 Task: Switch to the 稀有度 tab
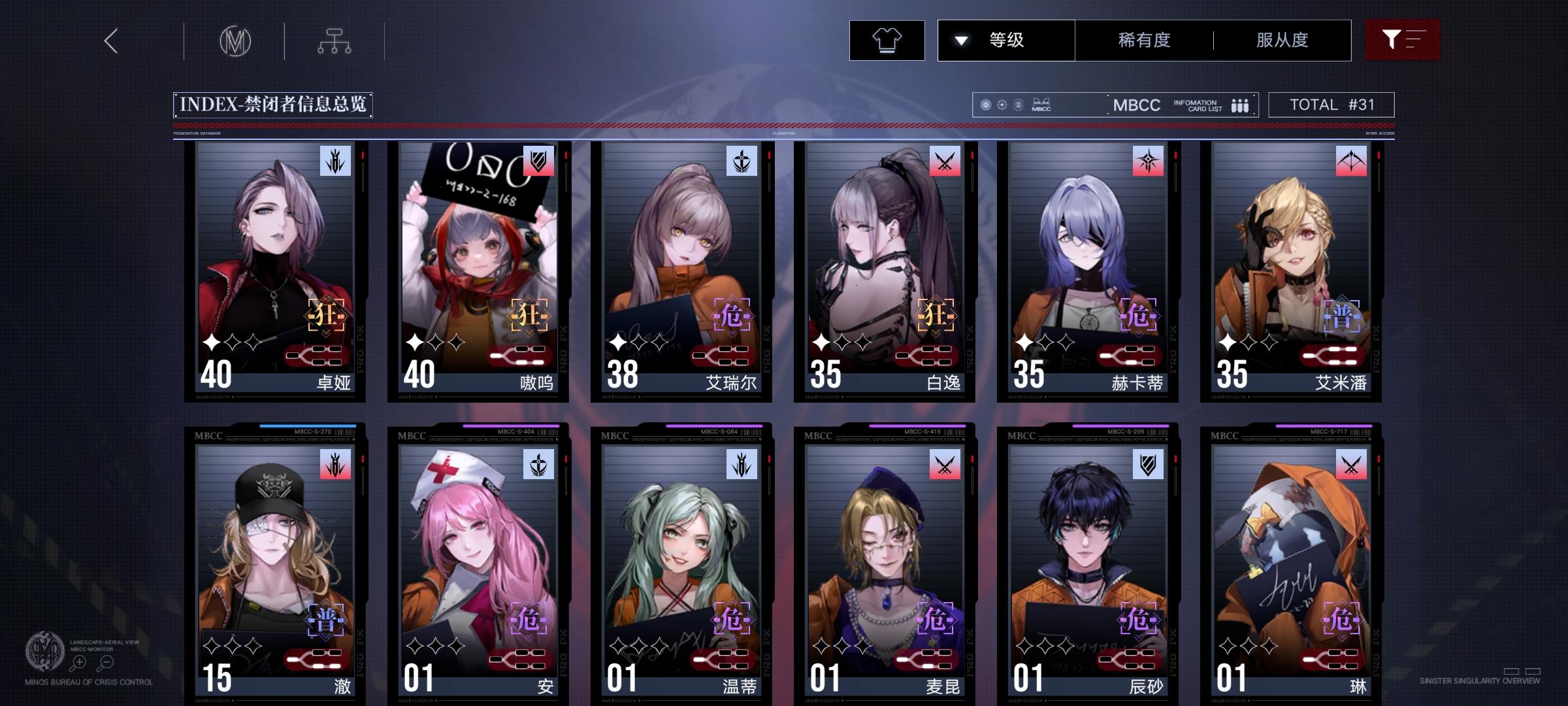coord(1143,40)
